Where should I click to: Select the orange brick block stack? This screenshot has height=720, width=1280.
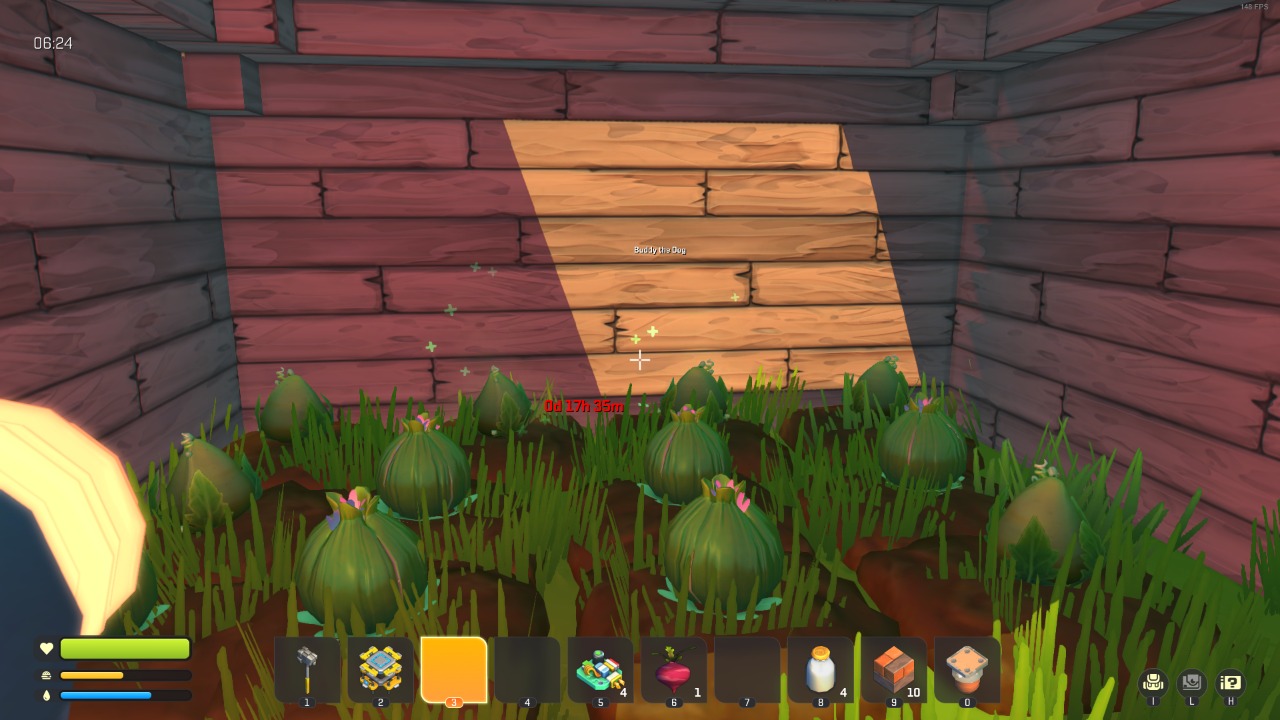coord(893,669)
